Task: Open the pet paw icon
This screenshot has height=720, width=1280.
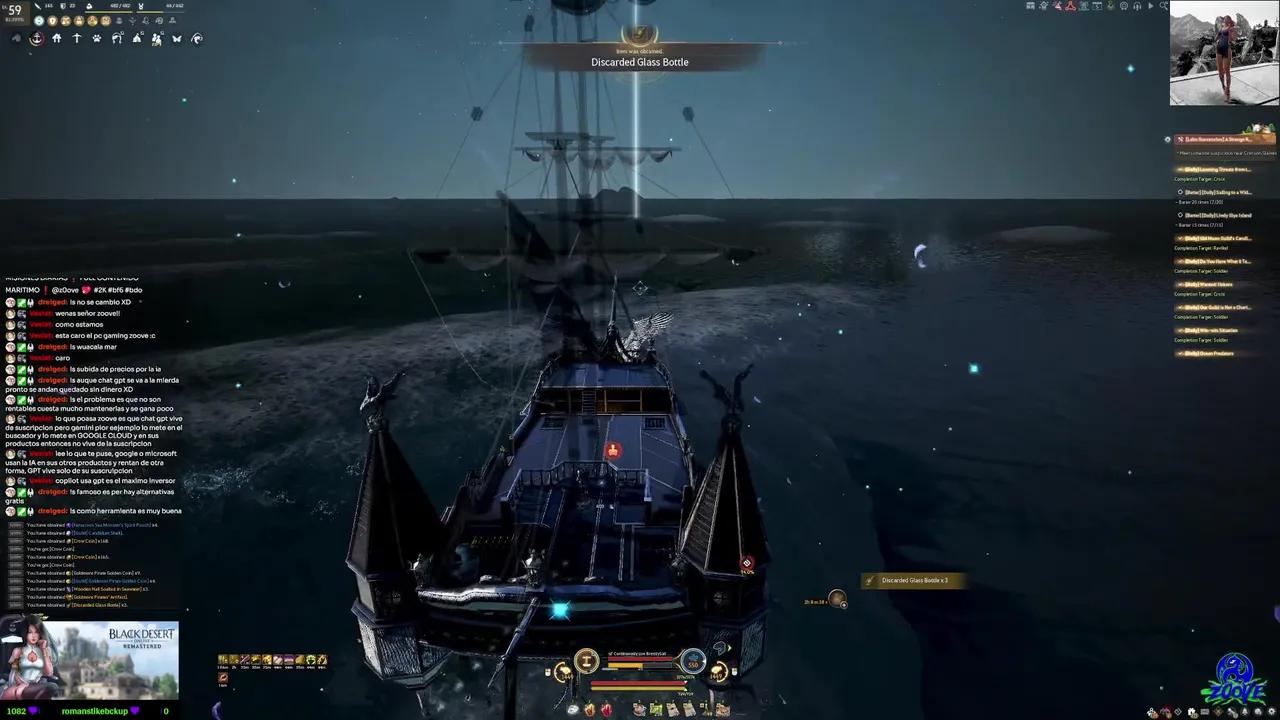Action: 97,39
